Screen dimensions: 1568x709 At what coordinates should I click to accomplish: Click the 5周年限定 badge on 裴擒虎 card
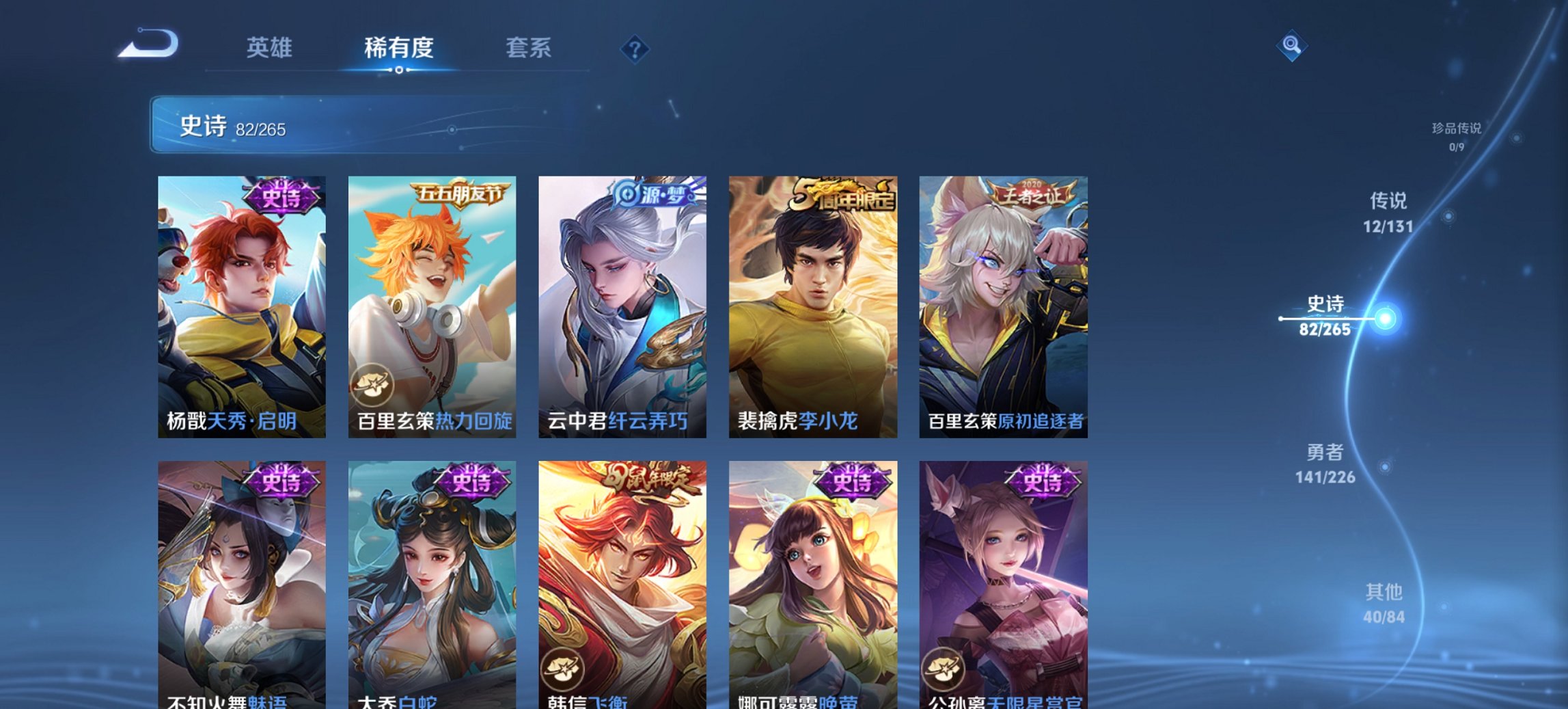(840, 193)
